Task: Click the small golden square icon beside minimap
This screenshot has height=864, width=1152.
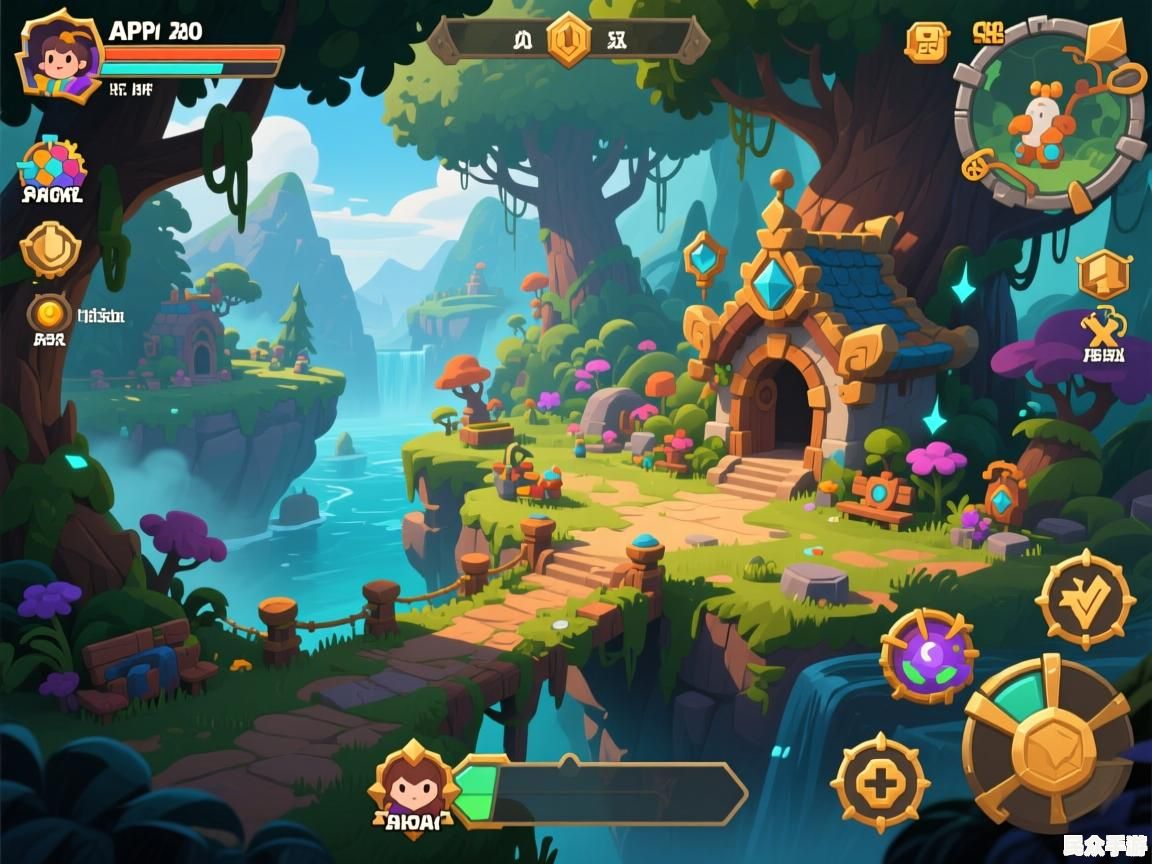Action: pyautogui.click(x=926, y=42)
